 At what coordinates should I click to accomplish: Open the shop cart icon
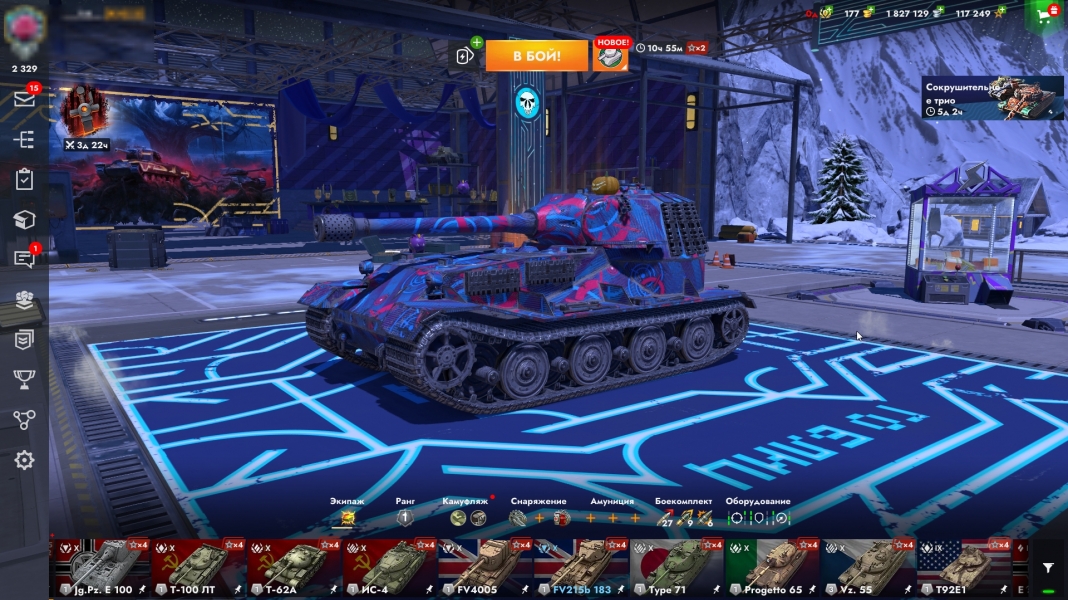1046,15
